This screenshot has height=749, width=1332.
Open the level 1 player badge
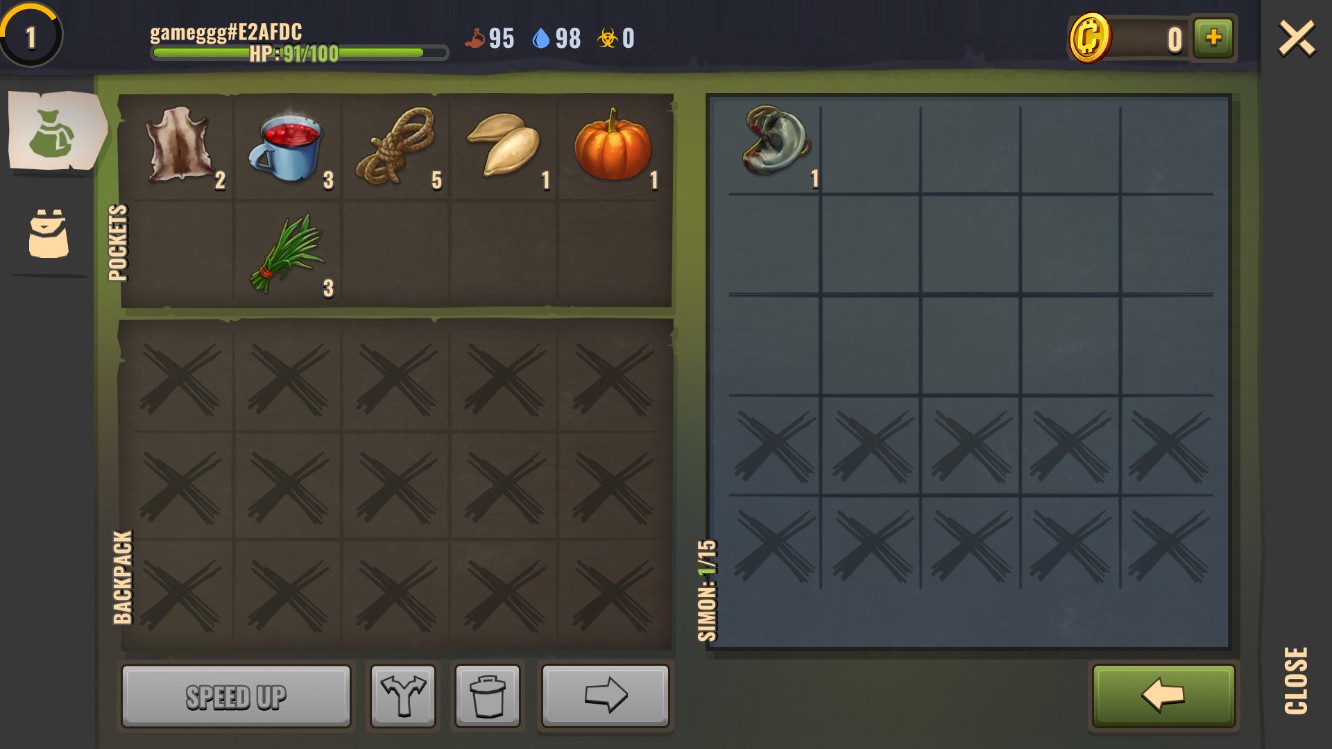30,37
